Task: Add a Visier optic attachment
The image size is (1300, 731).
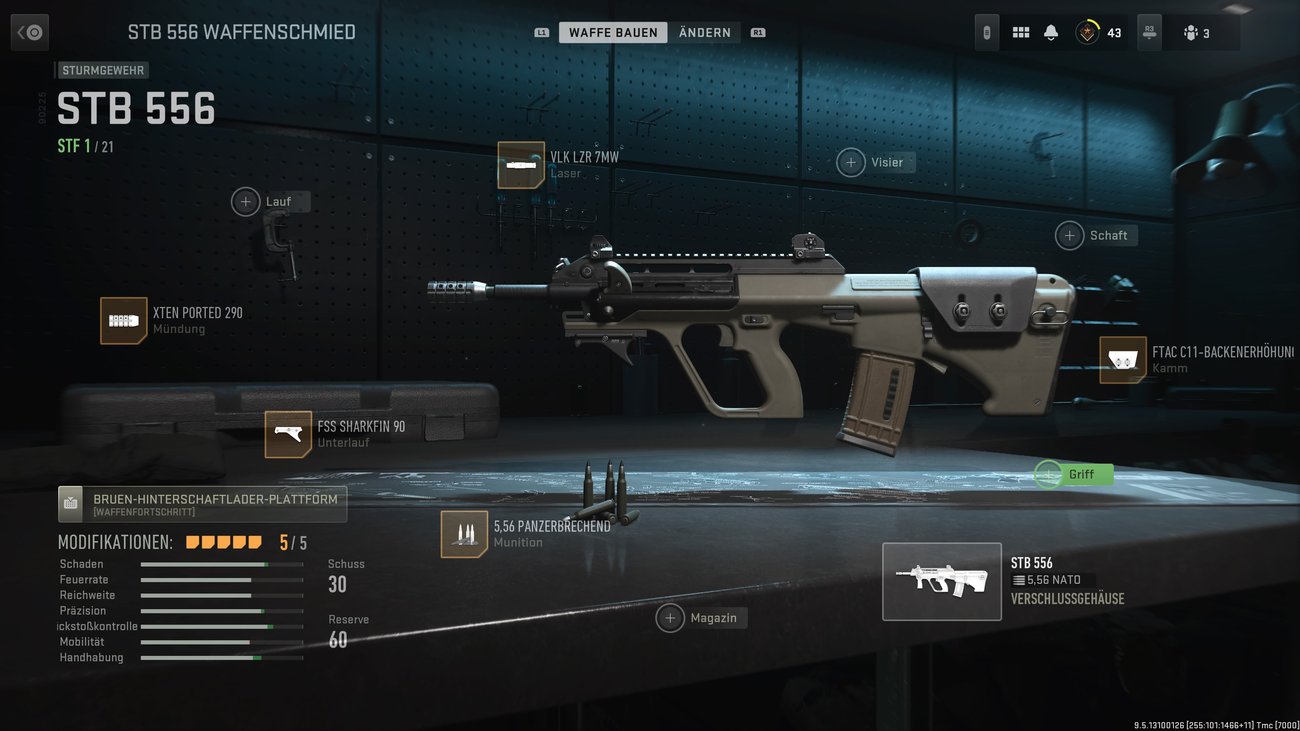Action: point(851,162)
